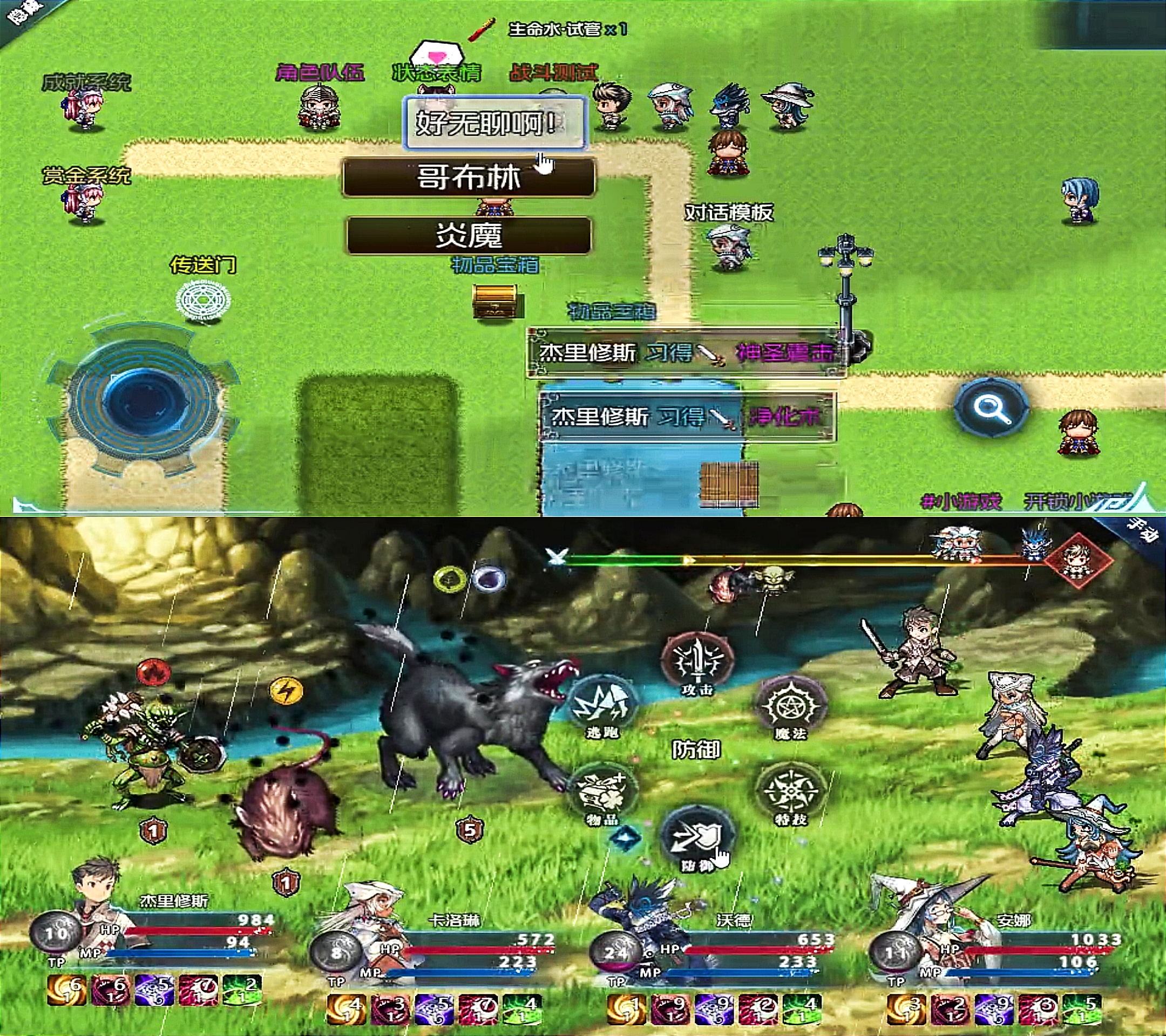Image resolution: width=1166 pixels, height=1036 pixels.
Task: Select the 炎魔 battle option
Action: pos(469,235)
